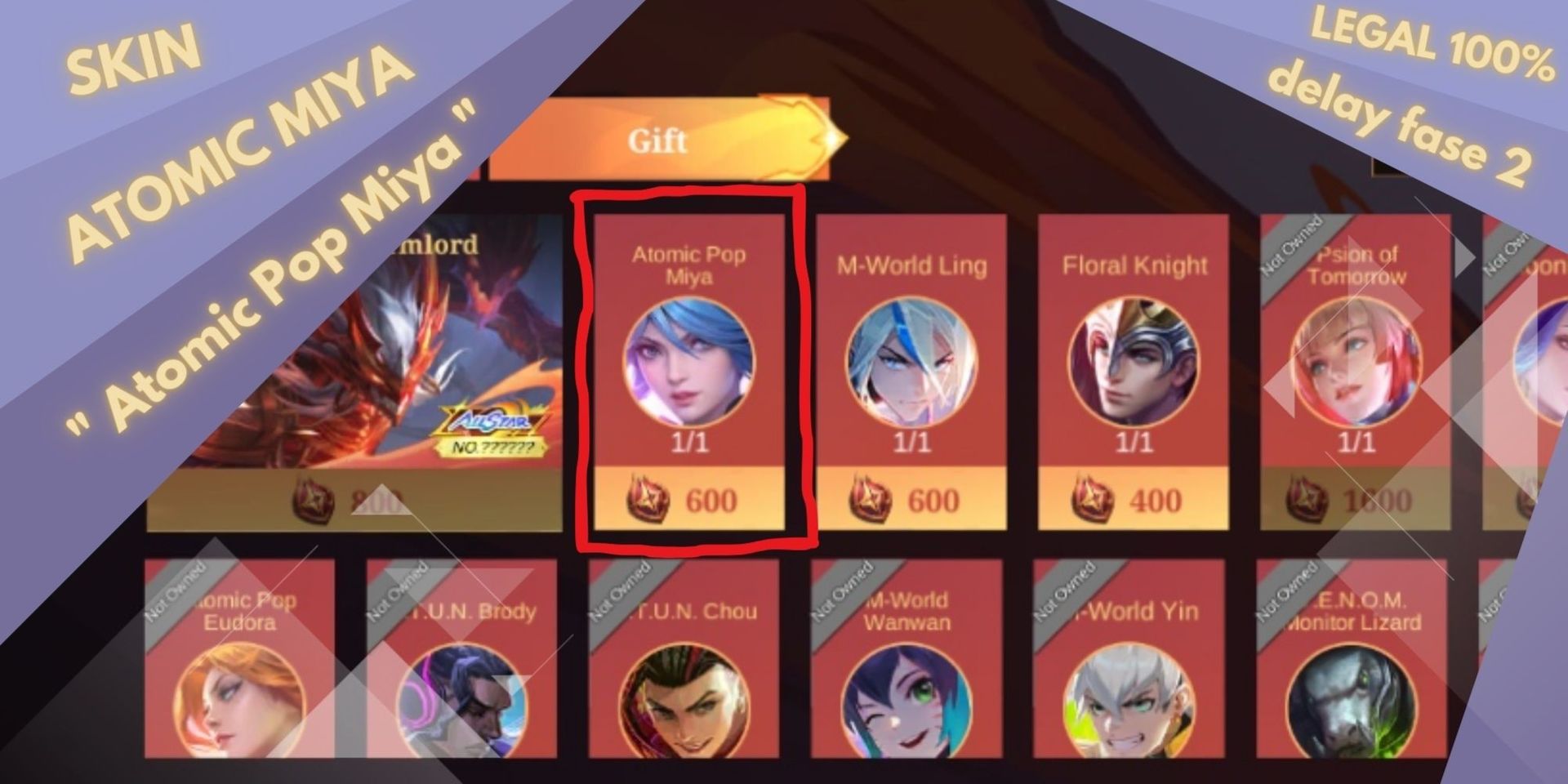This screenshot has width=1568, height=784.
Task: Select the Atomic Pop Miya skin card
Action: (x=690, y=359)
